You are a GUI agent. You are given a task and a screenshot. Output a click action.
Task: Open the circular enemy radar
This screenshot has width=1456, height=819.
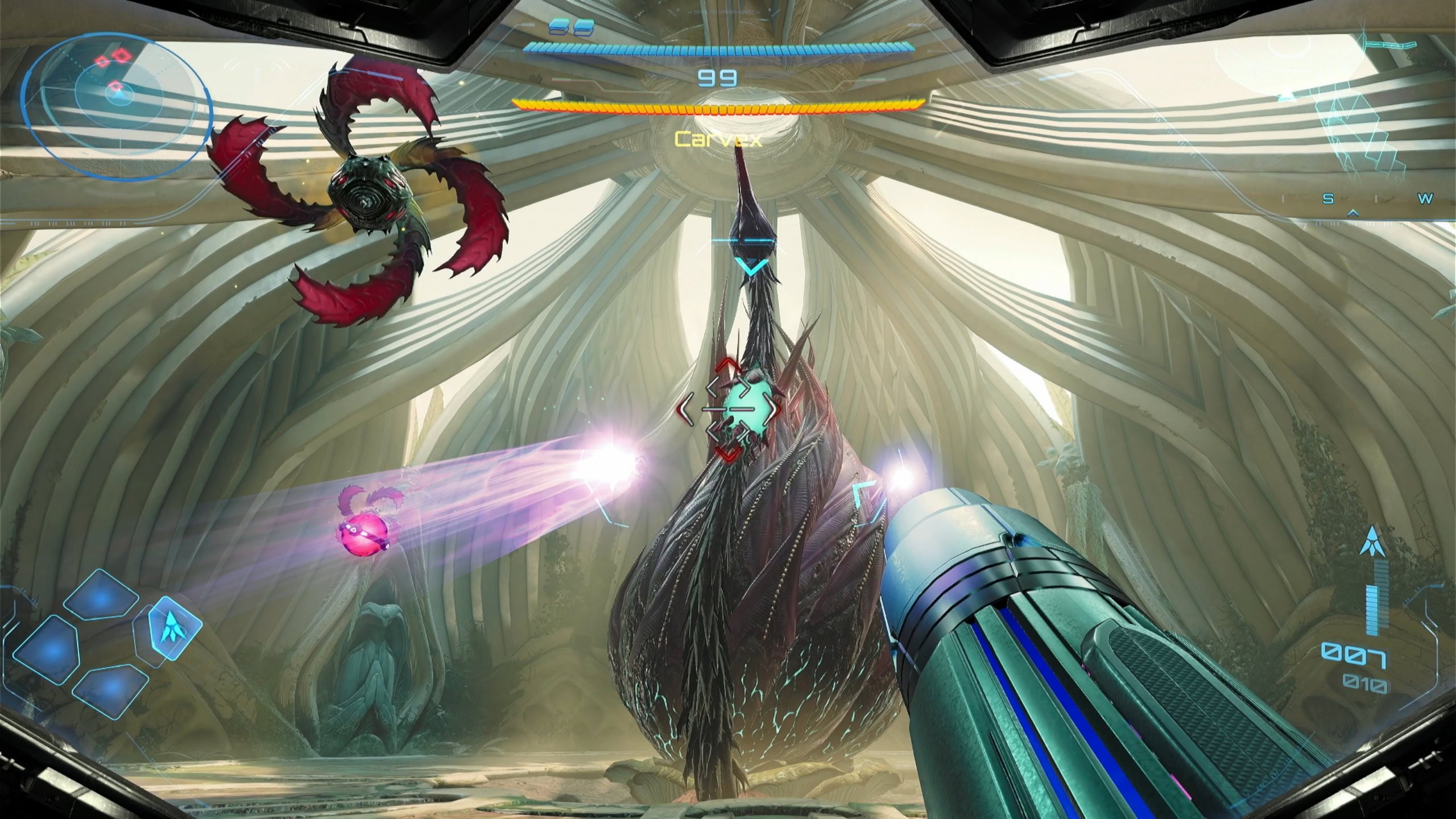[118, 106]
